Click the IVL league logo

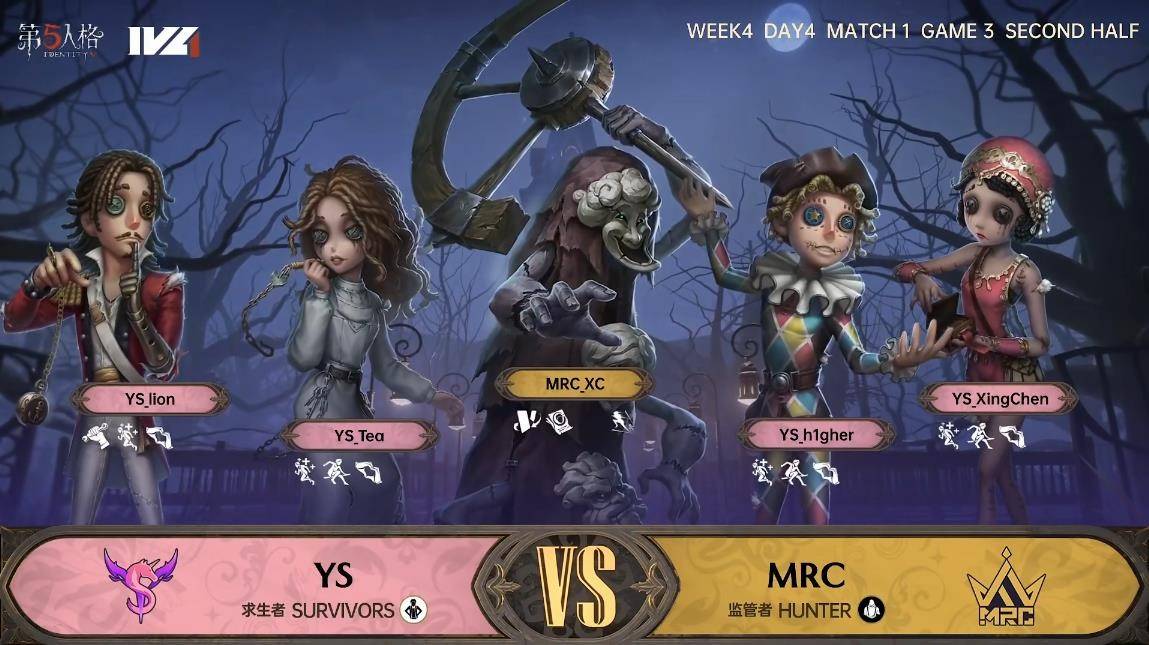click(x=164, y=41)
